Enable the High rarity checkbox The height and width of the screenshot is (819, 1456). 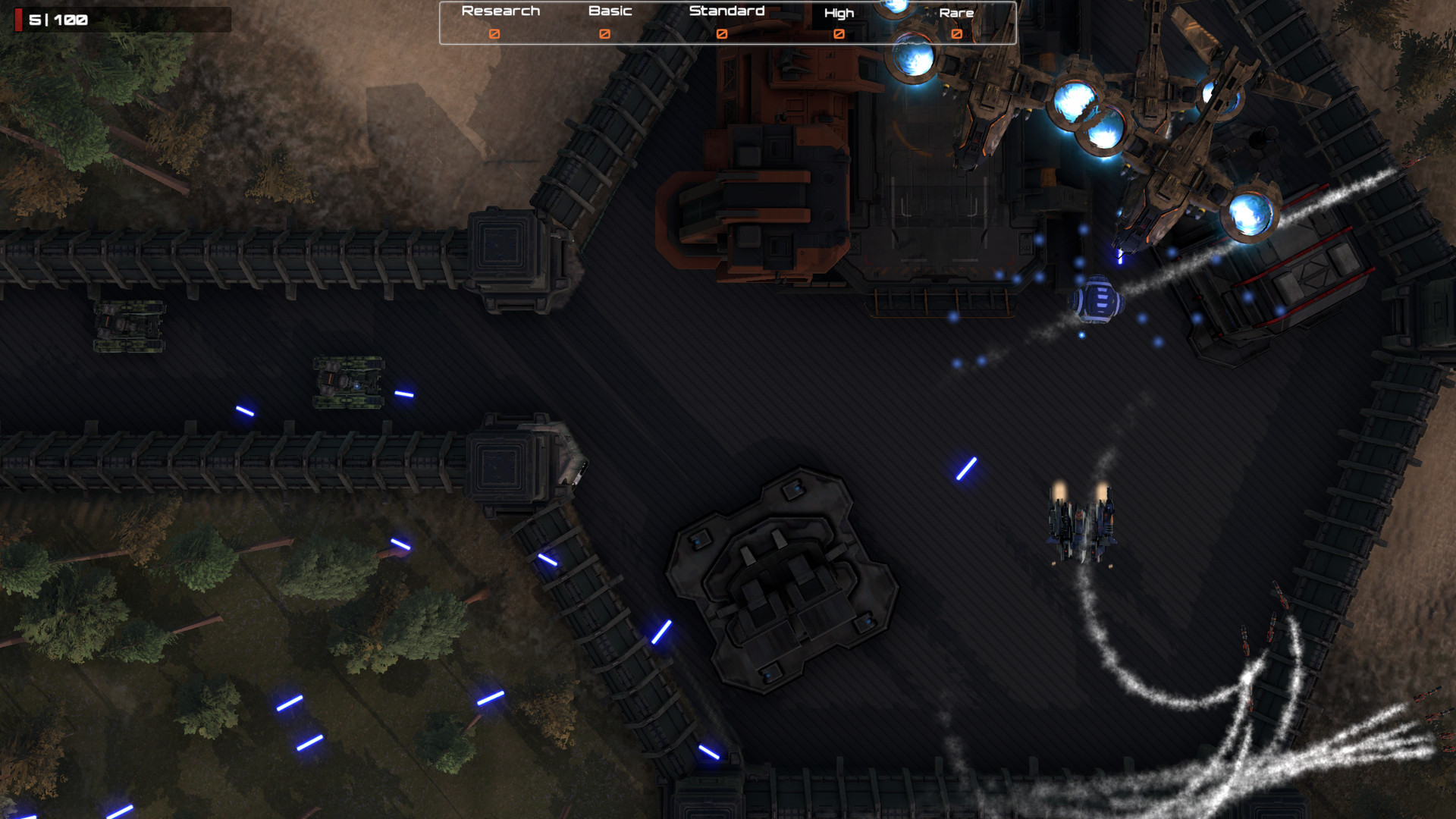(839, 34)
